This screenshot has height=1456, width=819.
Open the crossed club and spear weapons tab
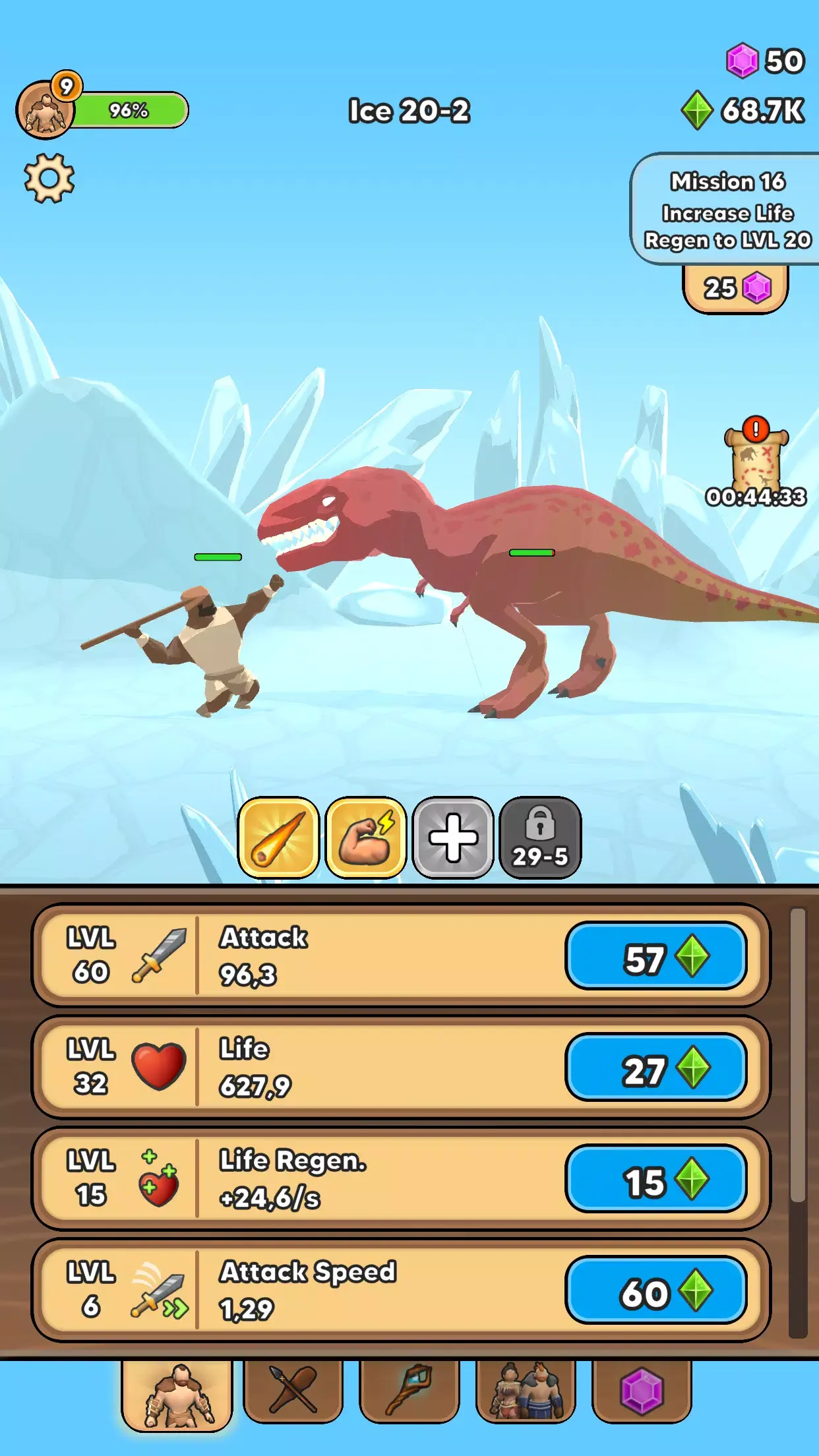[x=293, y=1390]
